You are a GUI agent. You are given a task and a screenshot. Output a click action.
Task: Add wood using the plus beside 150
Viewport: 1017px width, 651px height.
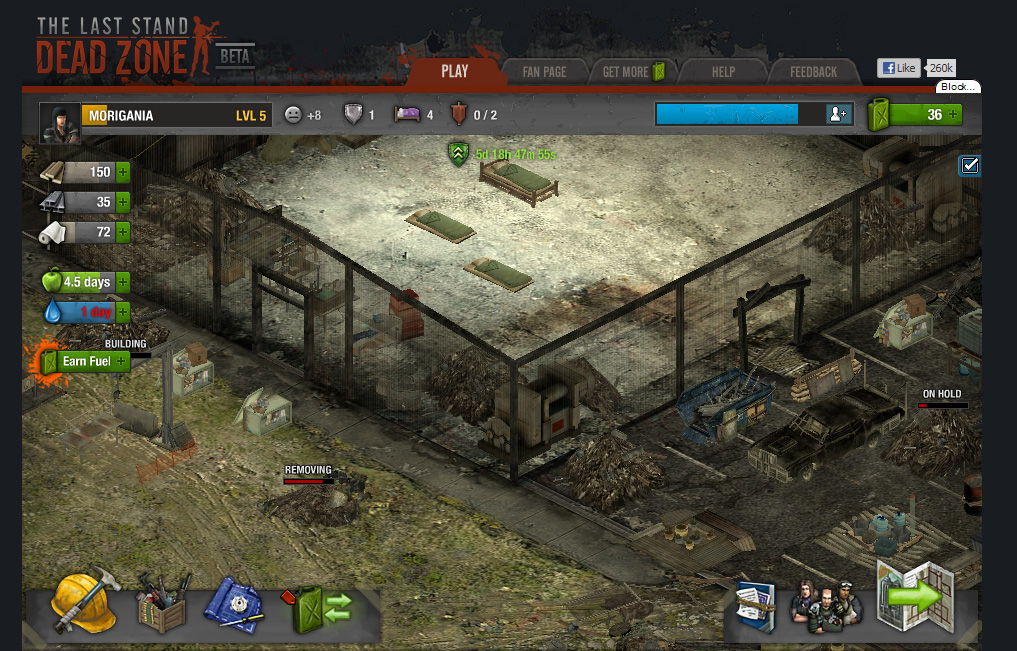123,172
